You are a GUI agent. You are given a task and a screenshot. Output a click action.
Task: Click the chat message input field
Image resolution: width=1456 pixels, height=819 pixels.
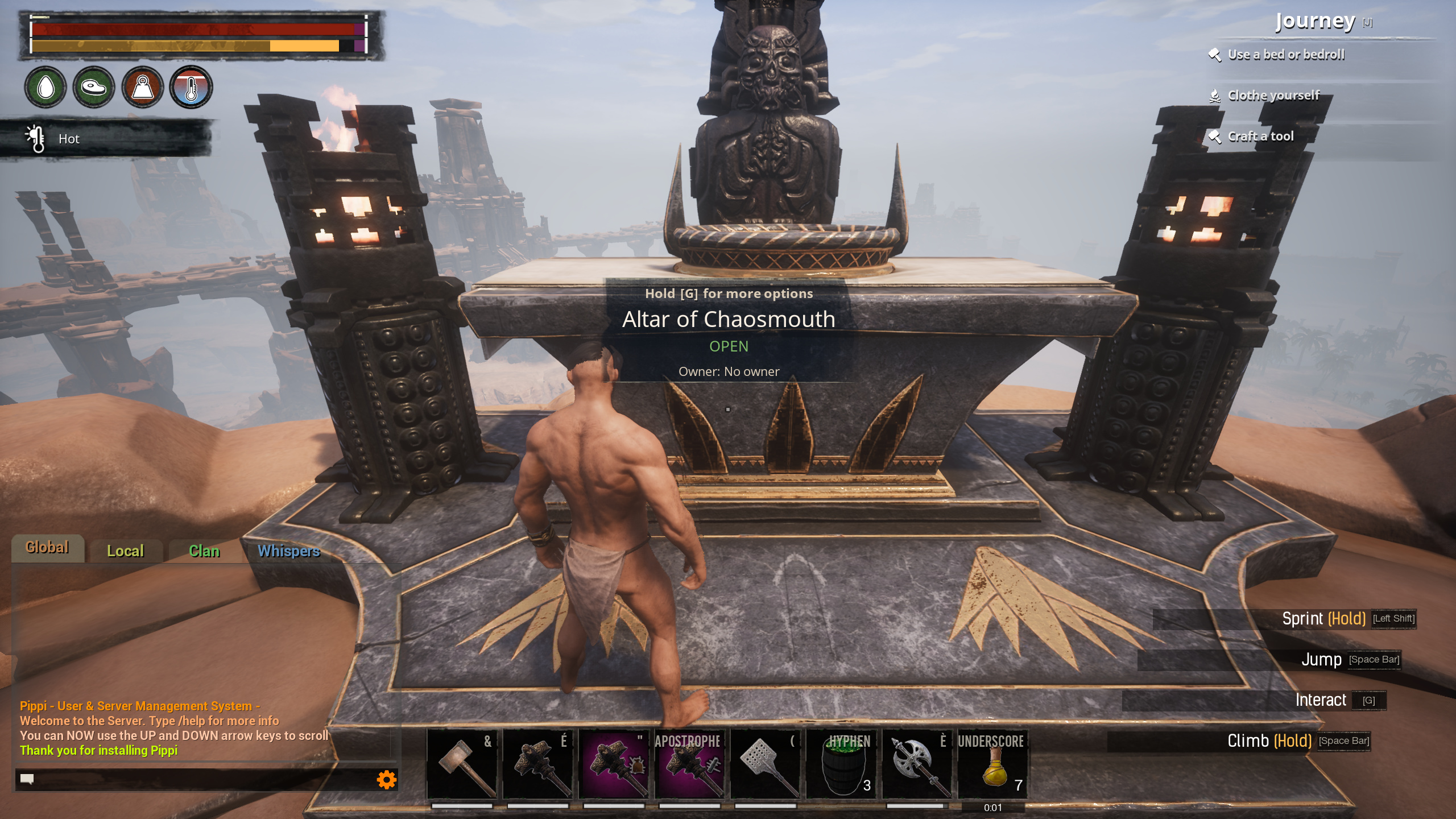tap(199, 779)
